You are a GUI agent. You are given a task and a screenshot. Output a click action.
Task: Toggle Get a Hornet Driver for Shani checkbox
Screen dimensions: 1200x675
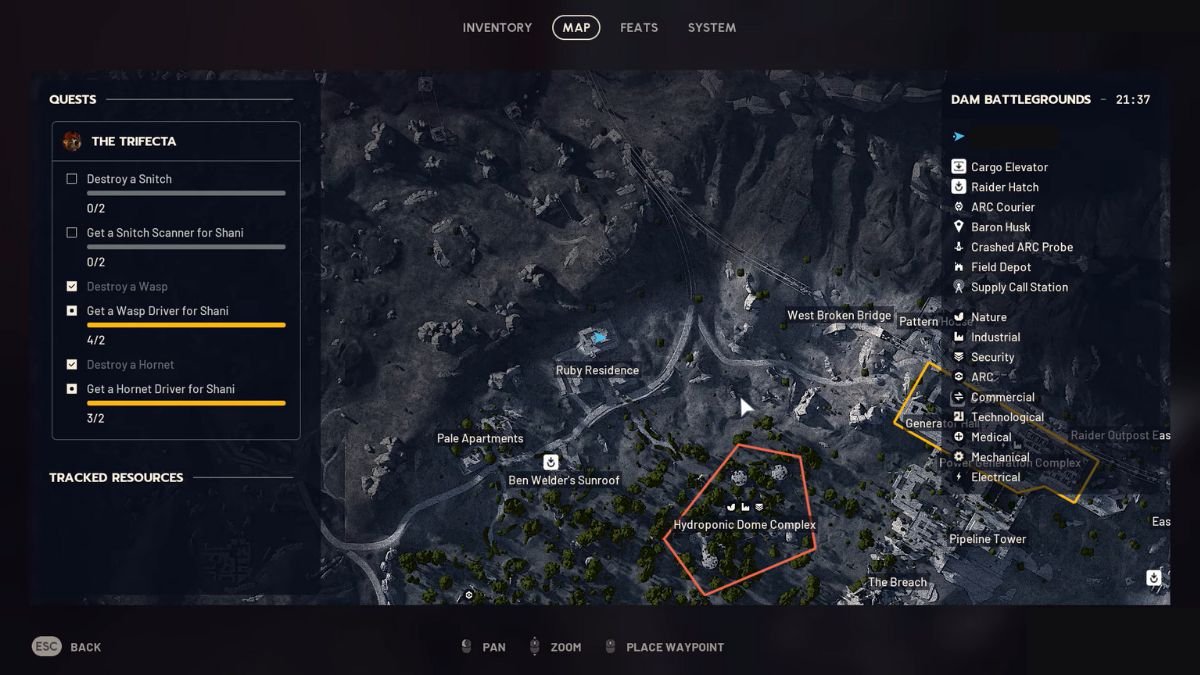pos(72,389)
